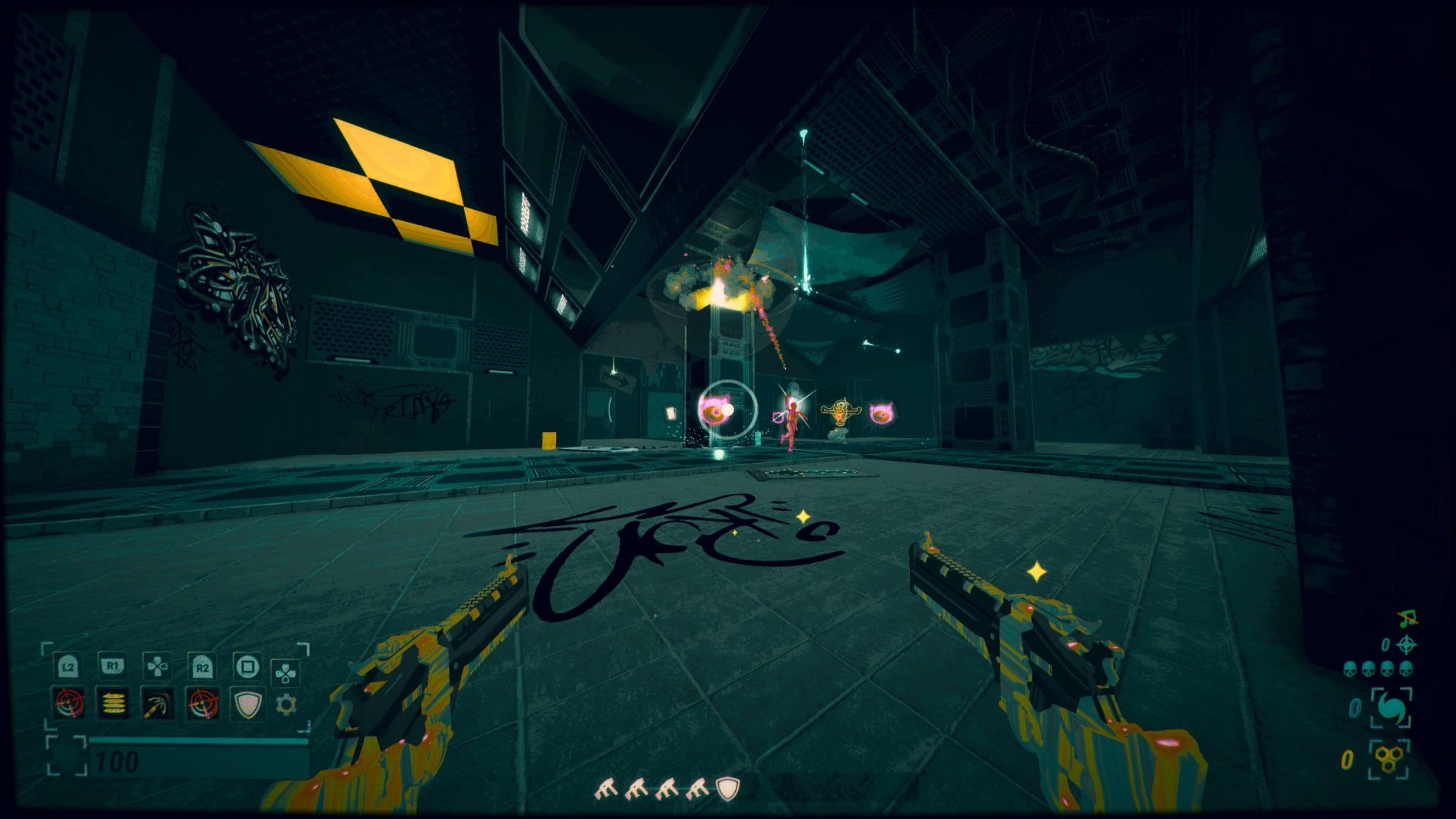Select the shield ability icon
1456x819 pixels.
click(246, 703)
